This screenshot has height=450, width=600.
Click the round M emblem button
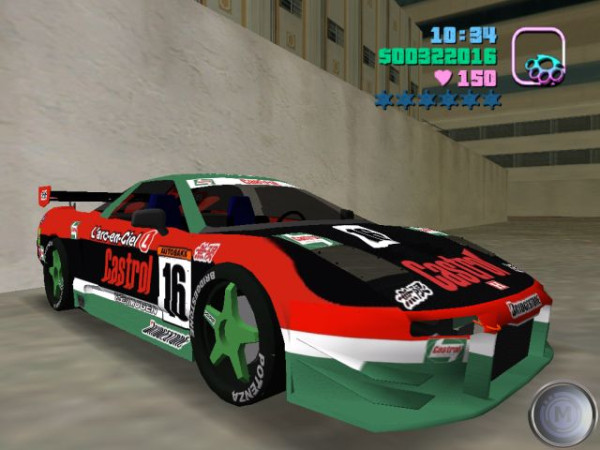[x=562, y=412]
